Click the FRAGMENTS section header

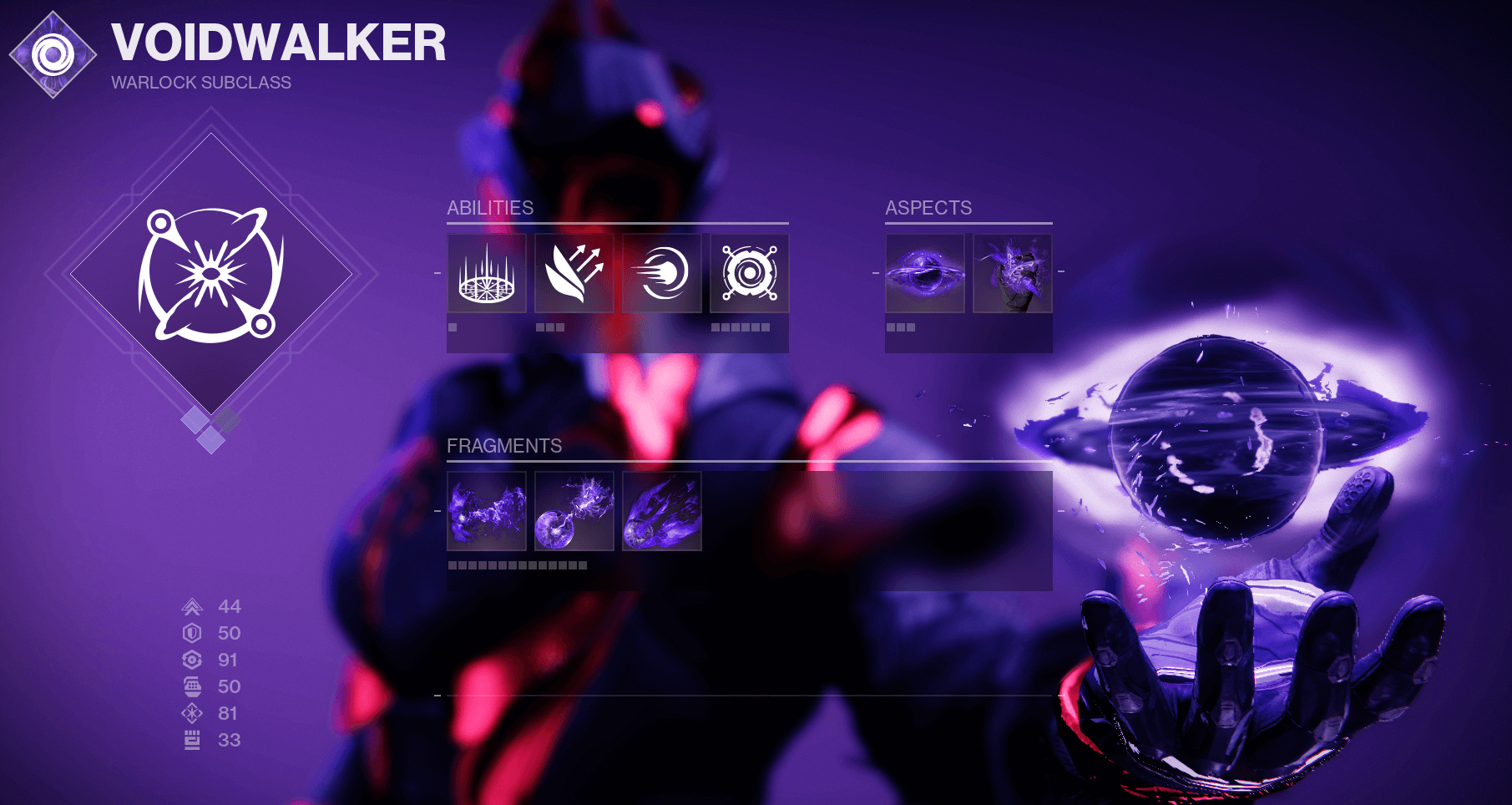(504, 446)
